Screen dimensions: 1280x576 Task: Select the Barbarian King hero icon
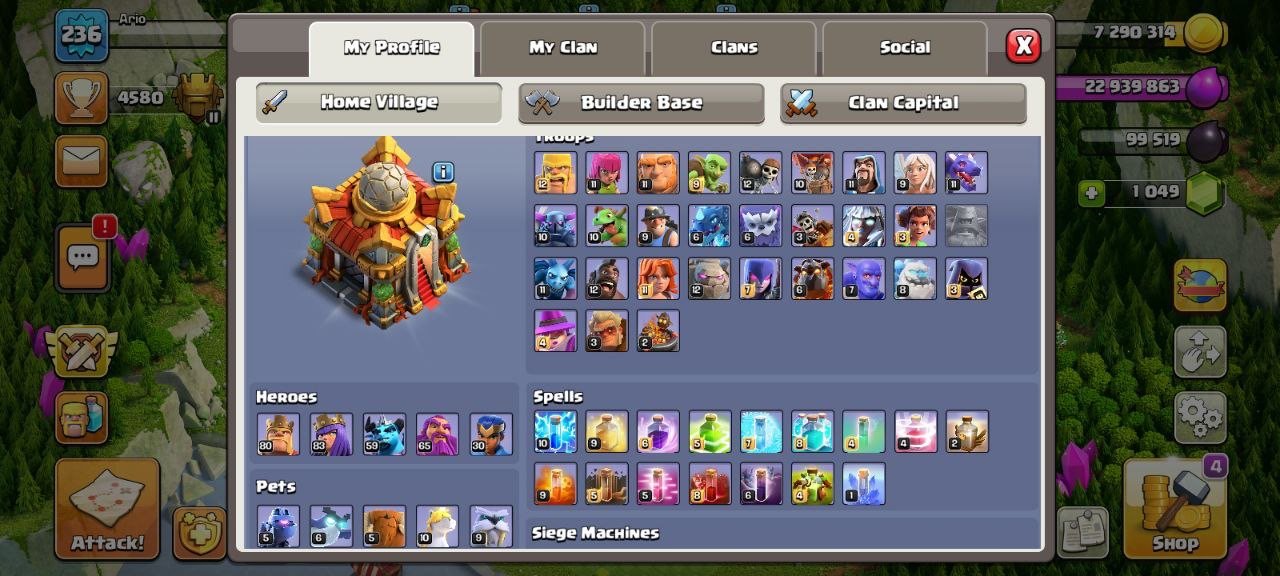click(277, 434)
